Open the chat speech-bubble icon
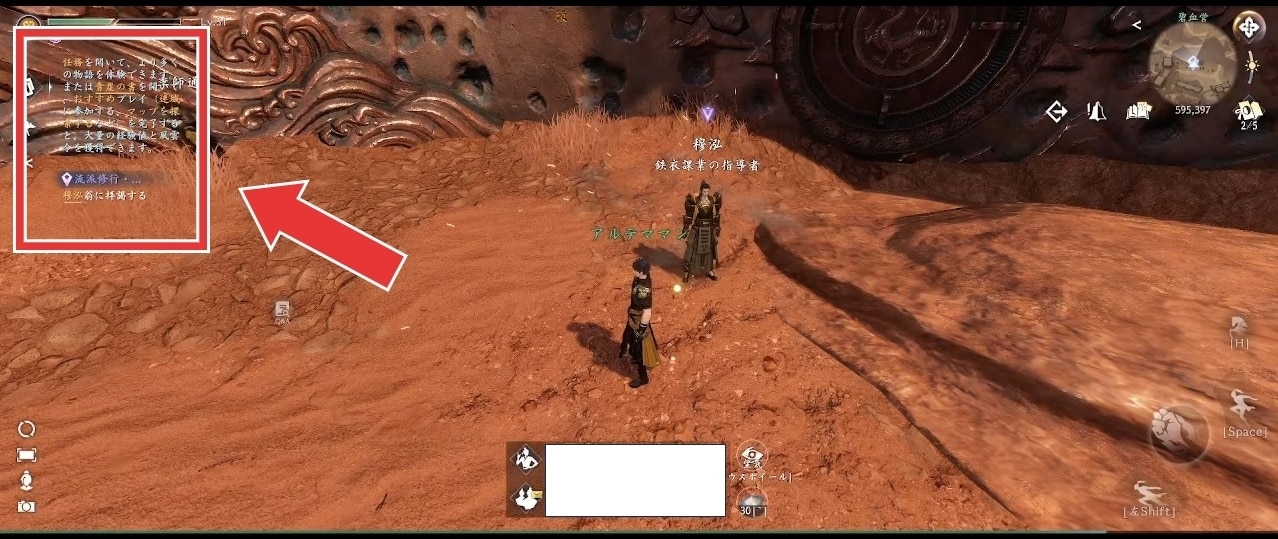This screenshot has height=539, width=1278. pos(524,461)
